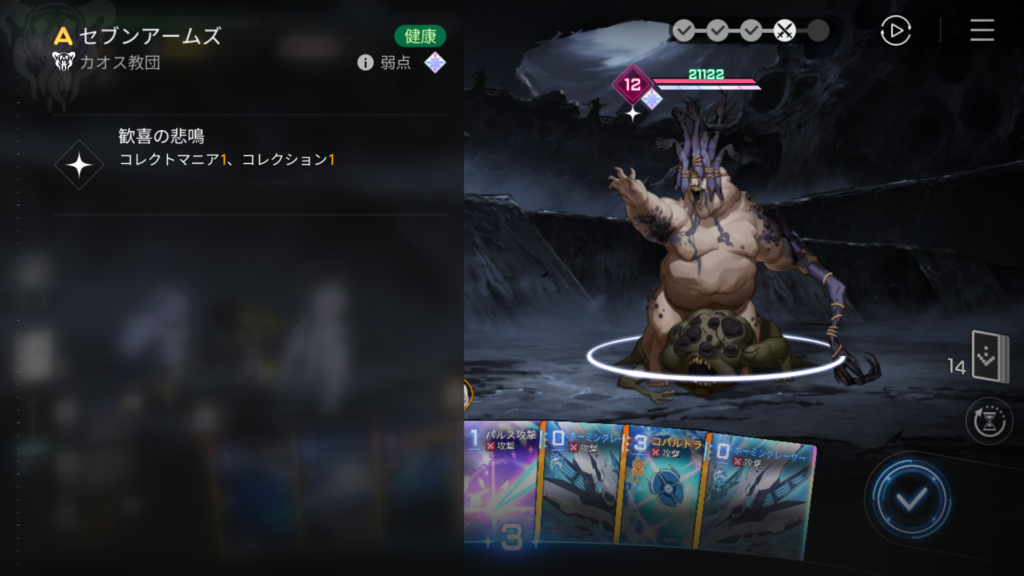1024x576 pixels.
Task: Open the hamburger menu
Action: coord(982,31)
